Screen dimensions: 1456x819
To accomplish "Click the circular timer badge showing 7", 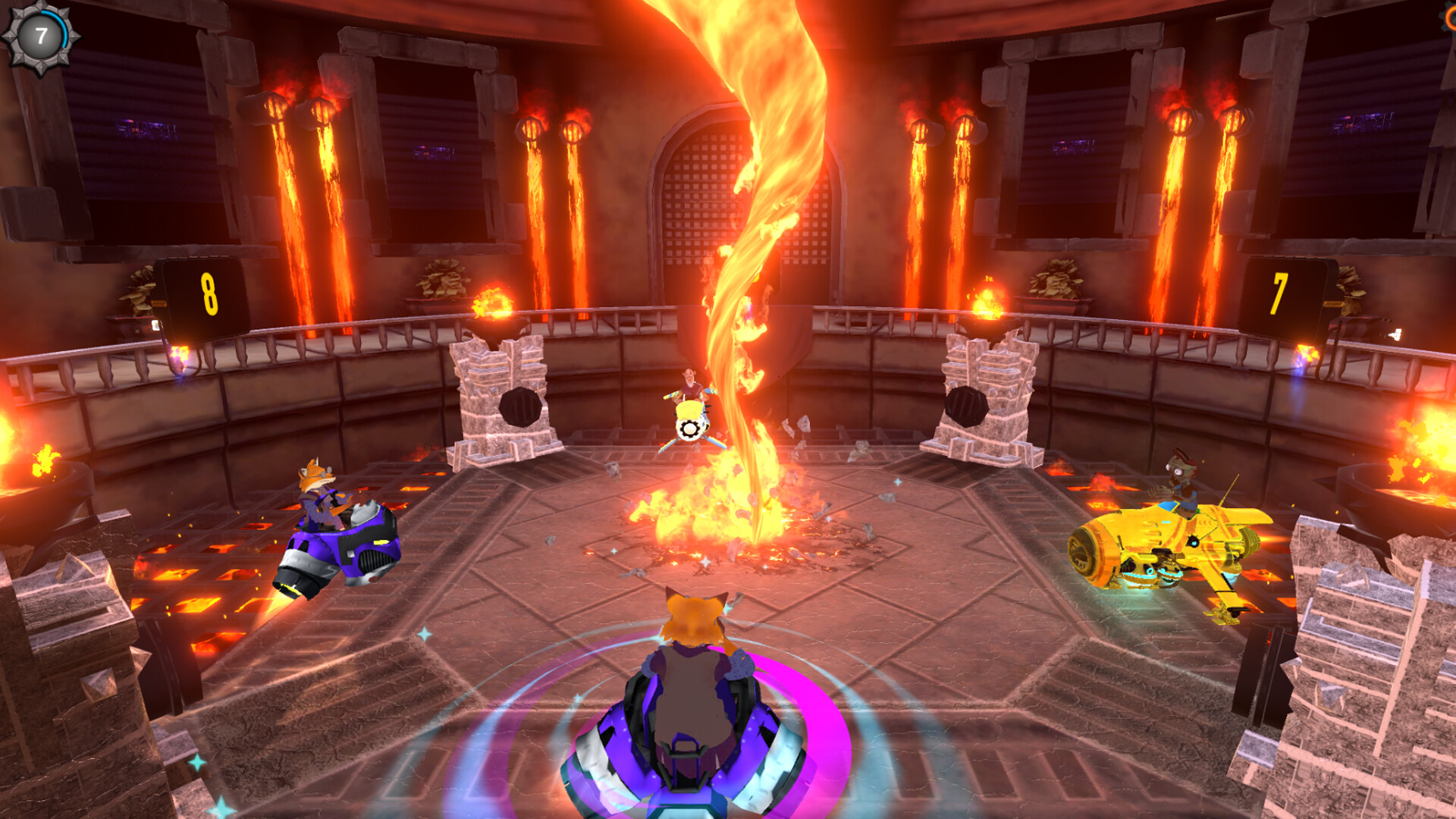I will coord(41,36).
